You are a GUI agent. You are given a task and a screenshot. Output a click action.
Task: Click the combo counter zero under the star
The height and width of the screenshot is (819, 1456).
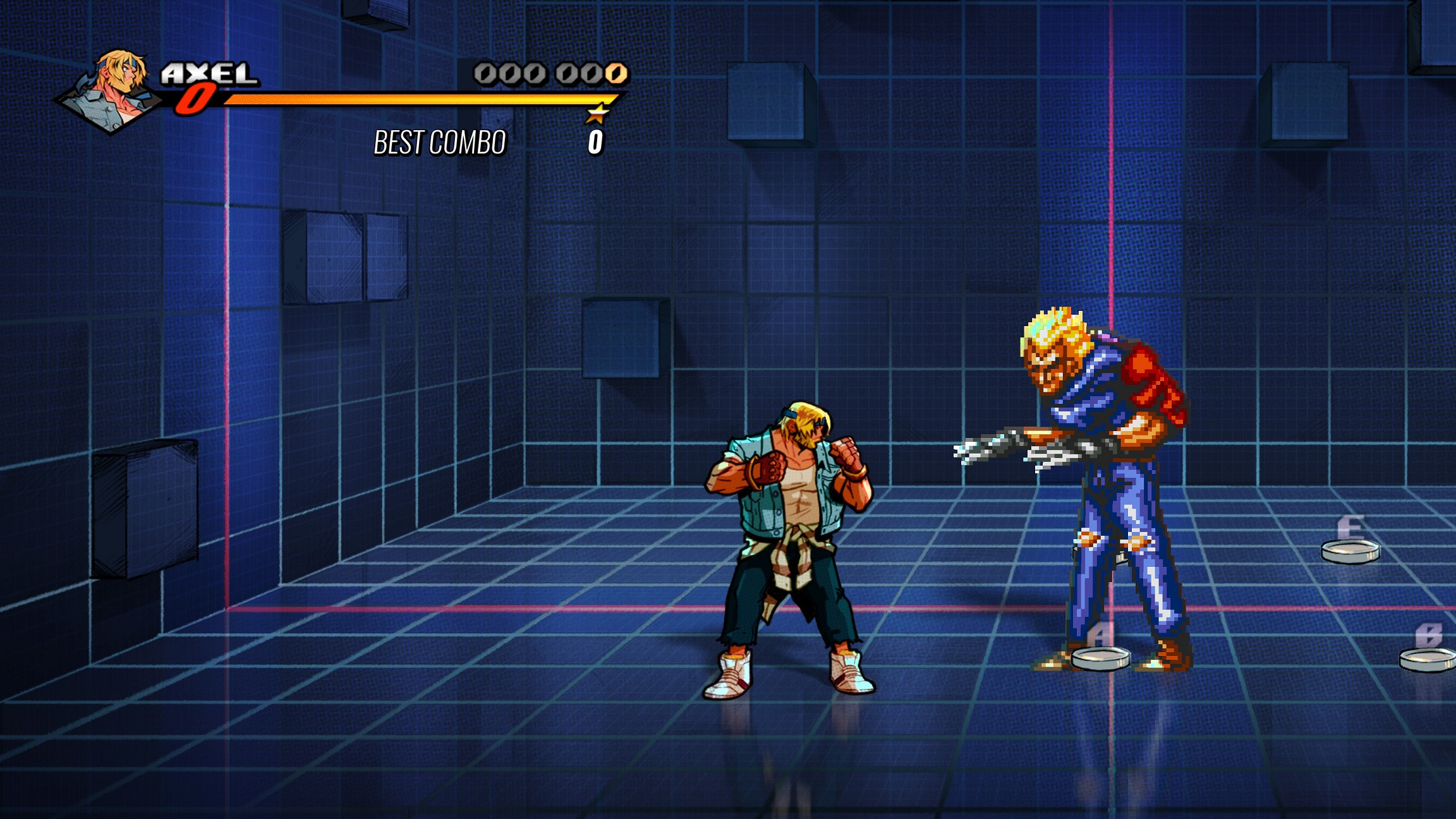pos(597,142)
